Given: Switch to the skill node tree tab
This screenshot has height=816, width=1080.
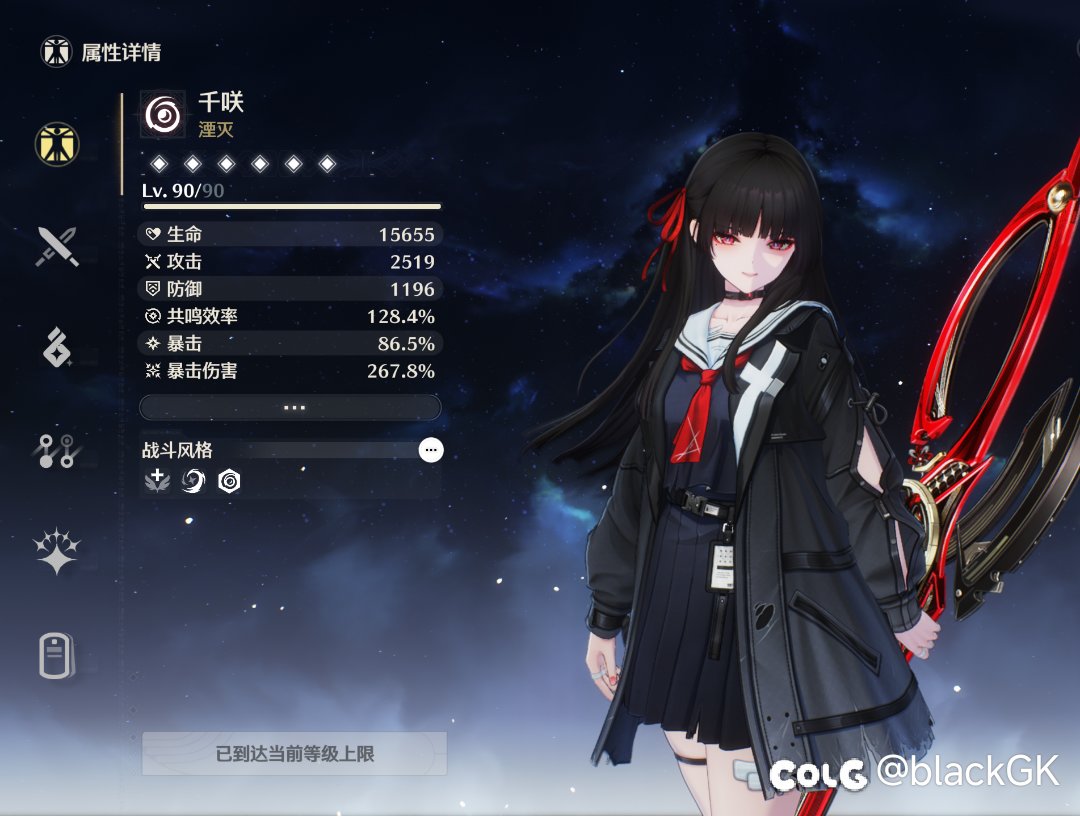Looking at the screenshot, I should tap(57, 451).
